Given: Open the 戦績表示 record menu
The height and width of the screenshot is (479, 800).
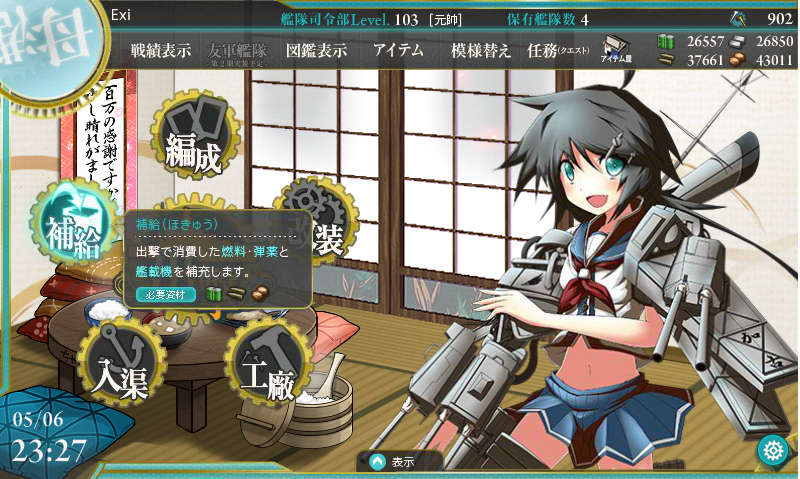Looking at the screenshot, I should tap(160, 51).
